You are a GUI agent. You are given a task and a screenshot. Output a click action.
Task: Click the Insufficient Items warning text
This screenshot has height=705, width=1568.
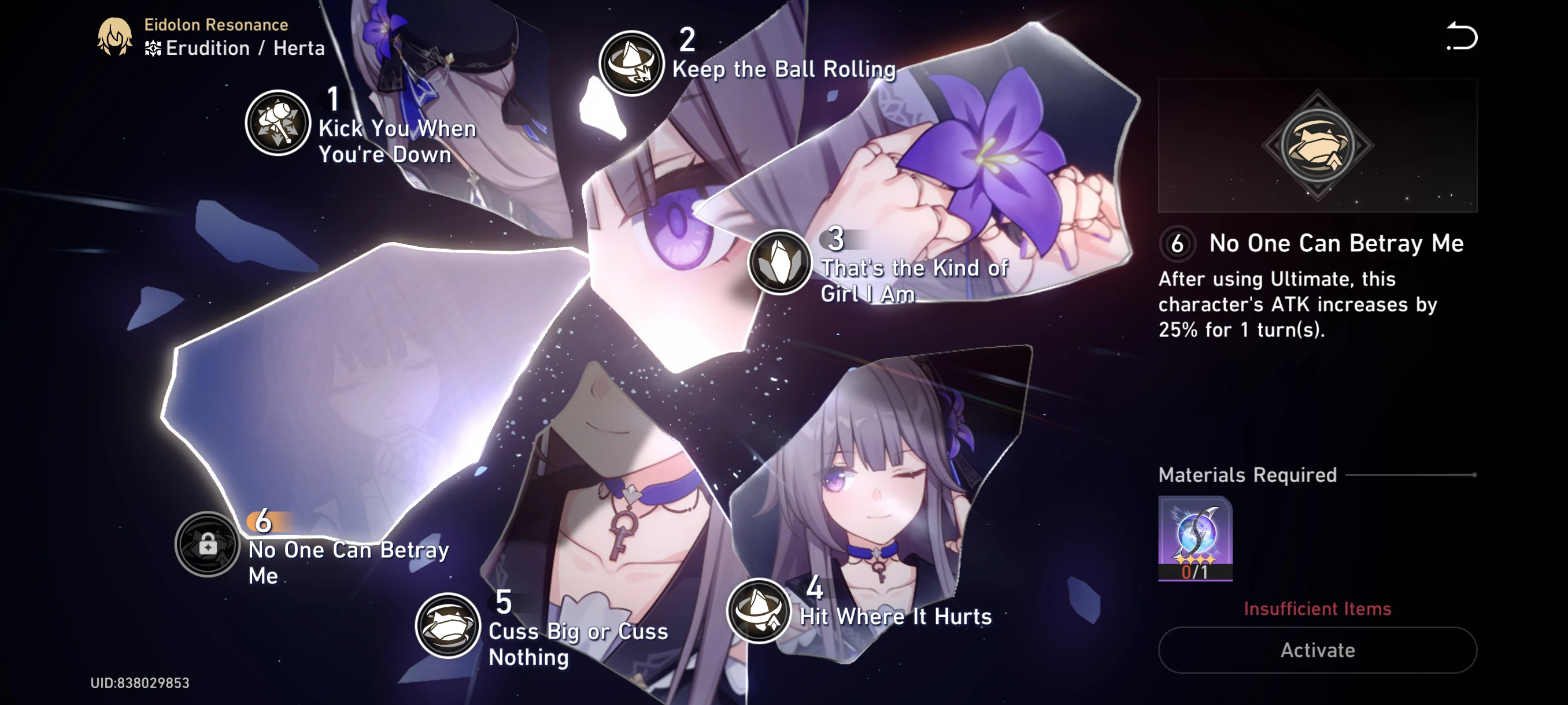click(x=1316, y=608)
